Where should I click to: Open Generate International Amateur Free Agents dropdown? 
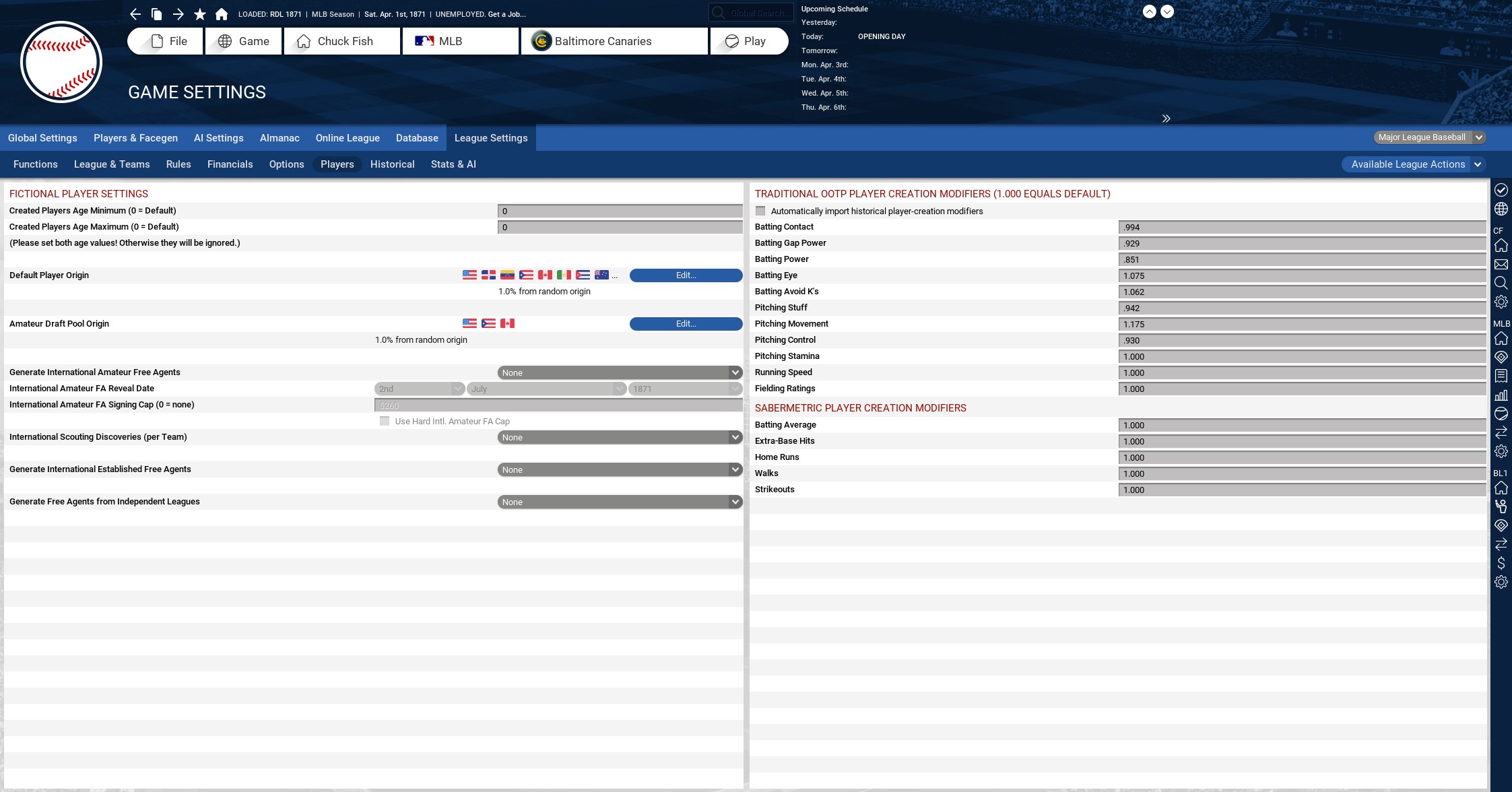click(619, 372)
